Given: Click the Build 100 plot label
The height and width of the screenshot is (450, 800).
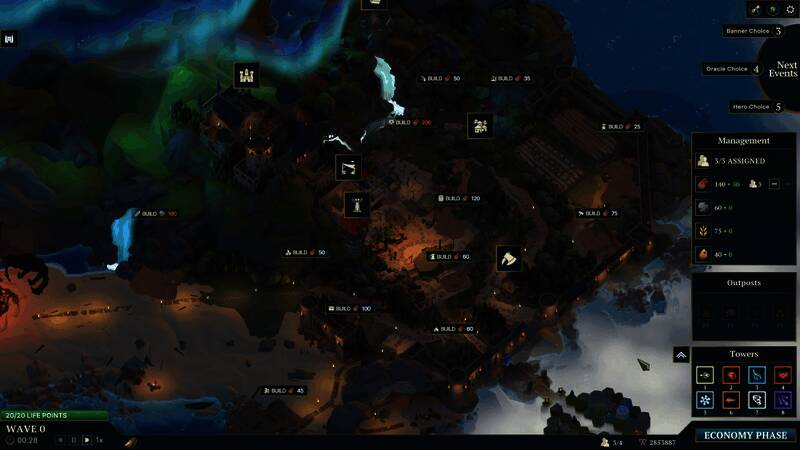Looking at the screenshot, I should [350, 308].
